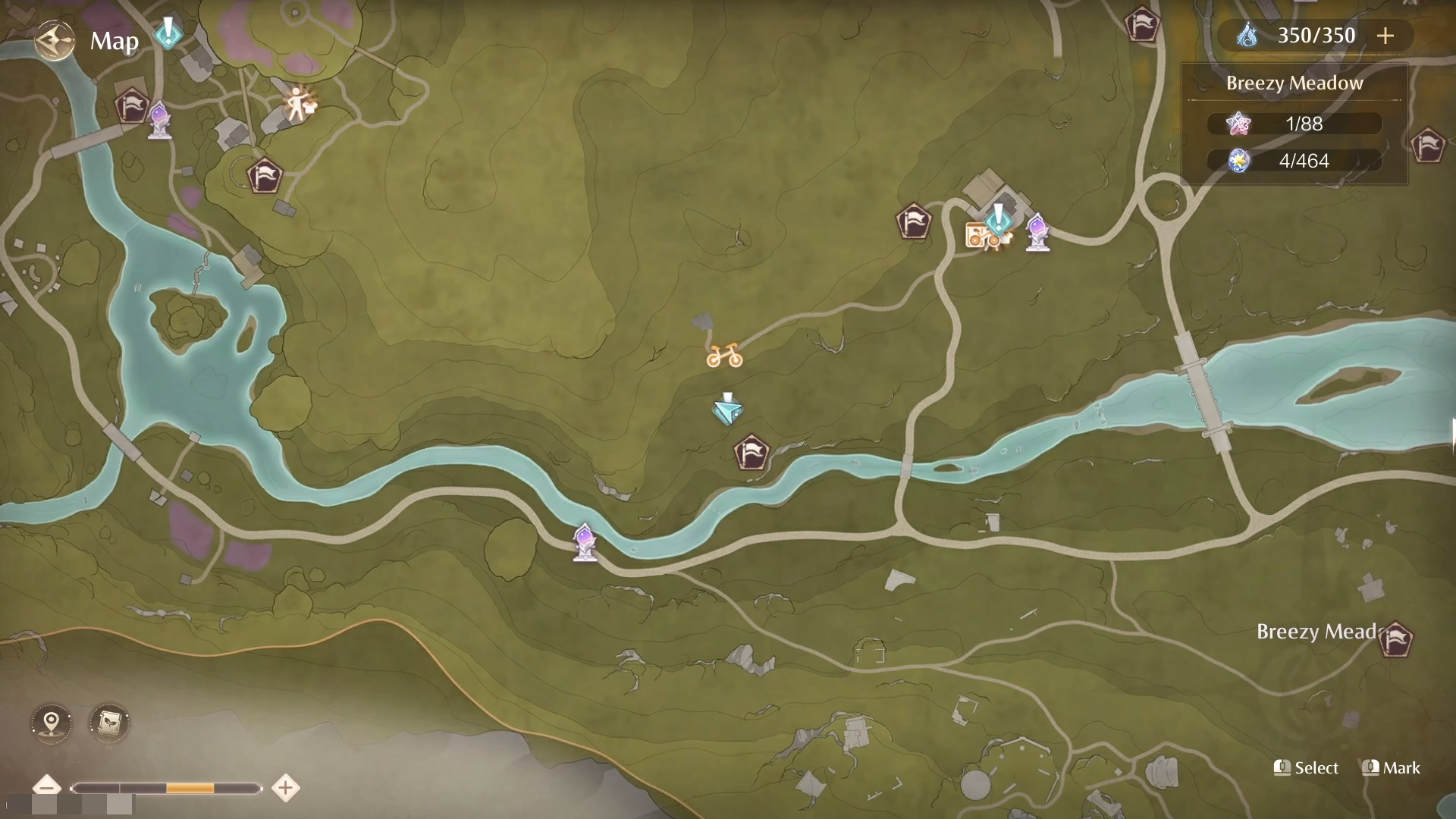Image resolution: width=1456 pixels, height=819 pixels.
Task: Expand the energy refill panel with the plus
Action: point(1386,35)
